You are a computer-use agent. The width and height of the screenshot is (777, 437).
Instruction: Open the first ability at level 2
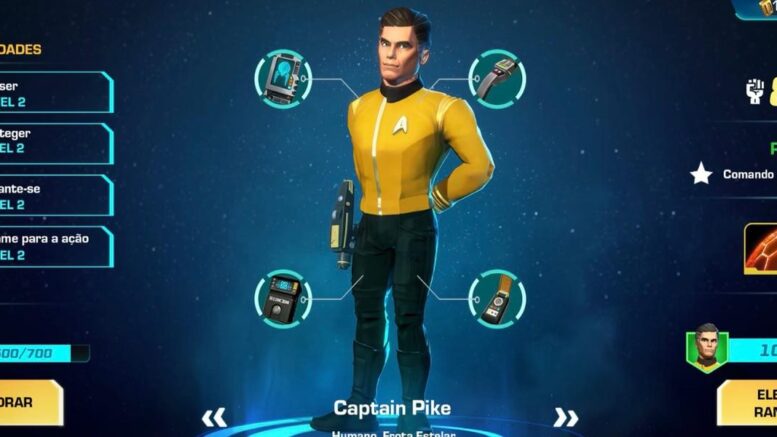(55, 93)
